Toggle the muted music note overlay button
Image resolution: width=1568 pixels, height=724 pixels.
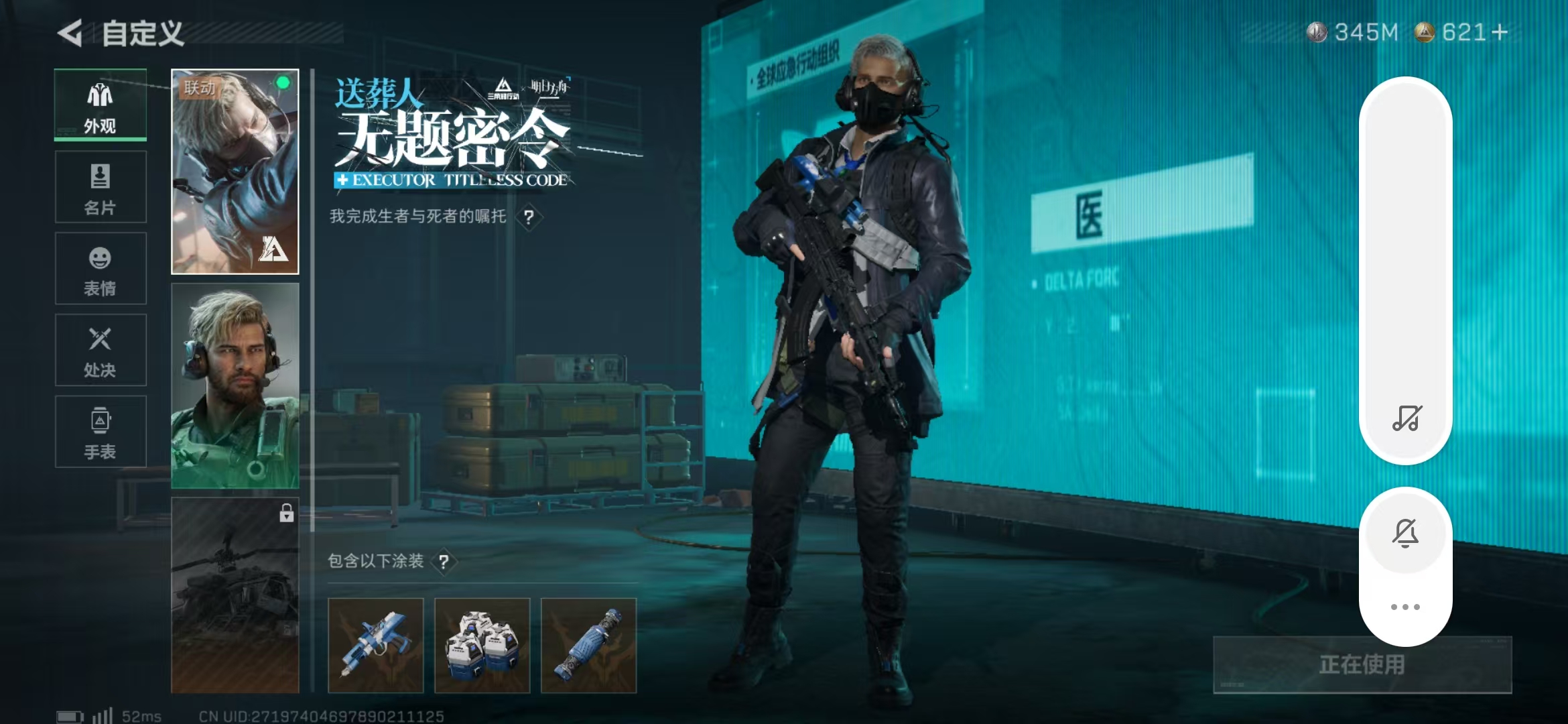tap(1406, 418)
